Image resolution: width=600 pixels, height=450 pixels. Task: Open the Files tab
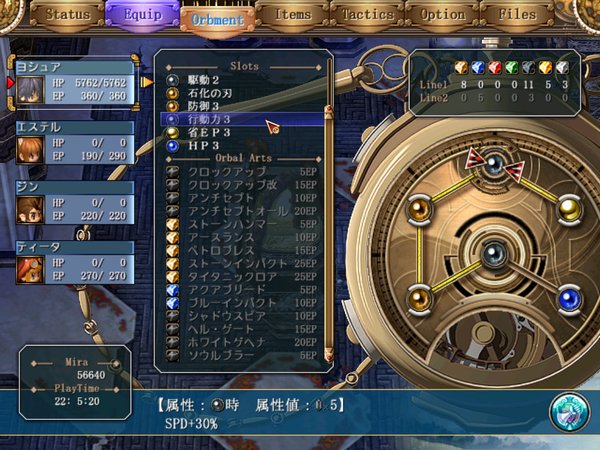[x=516, y=15]
